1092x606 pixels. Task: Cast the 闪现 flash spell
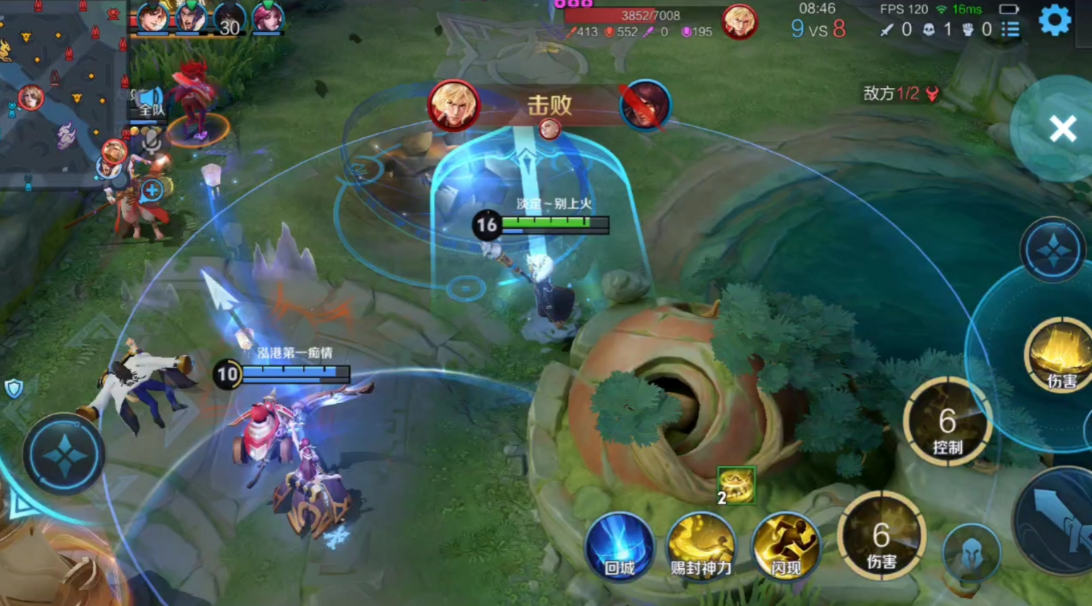click(x=786, y=546)
